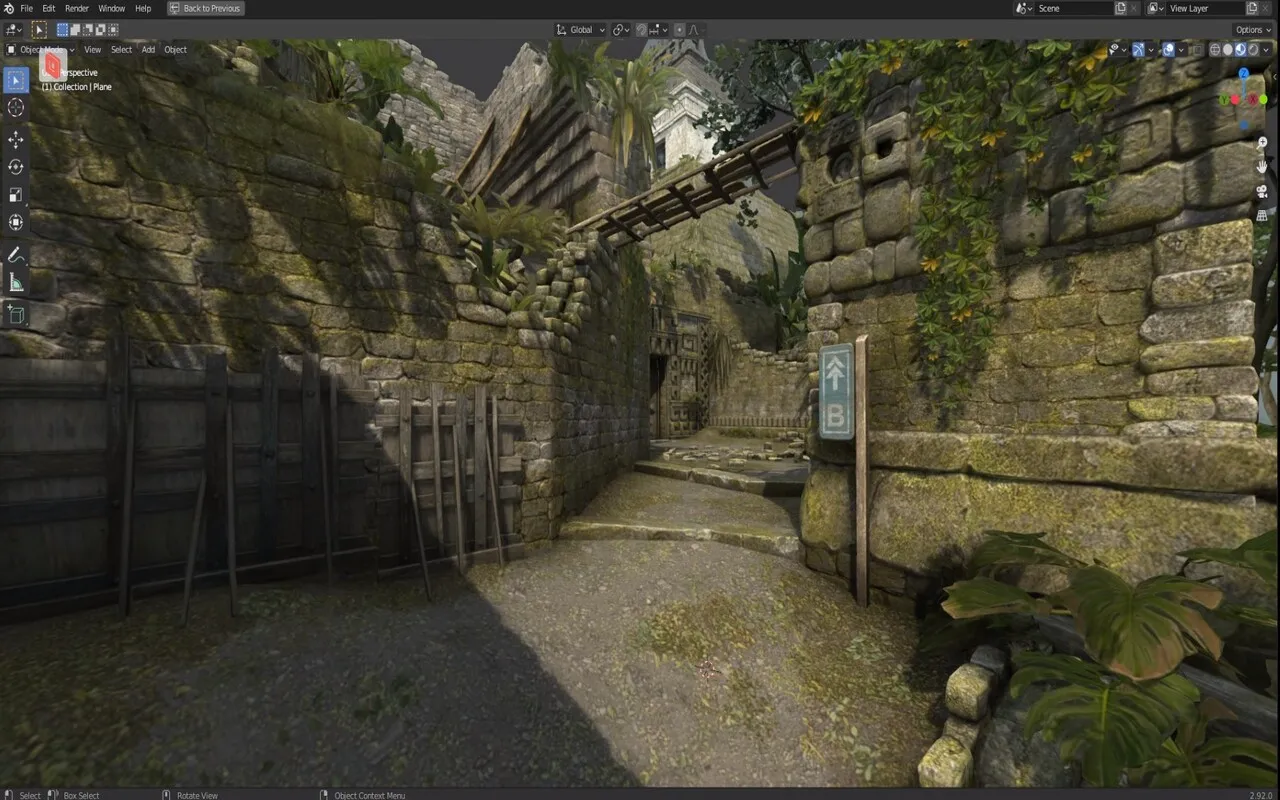Pick the Measure tool
1280x800 pixels.
(15, 281)
